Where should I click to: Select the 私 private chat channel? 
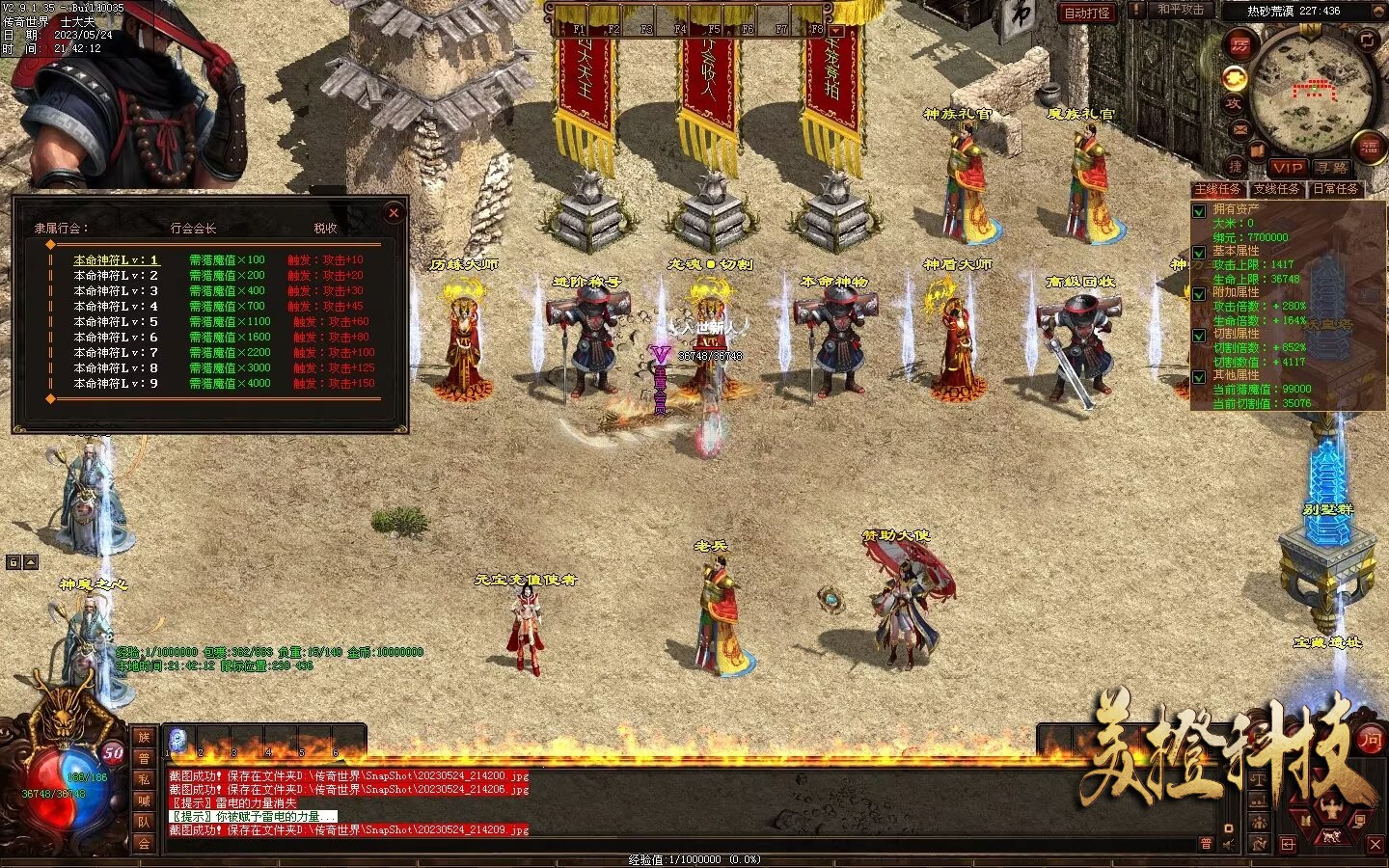coord(143,778)
